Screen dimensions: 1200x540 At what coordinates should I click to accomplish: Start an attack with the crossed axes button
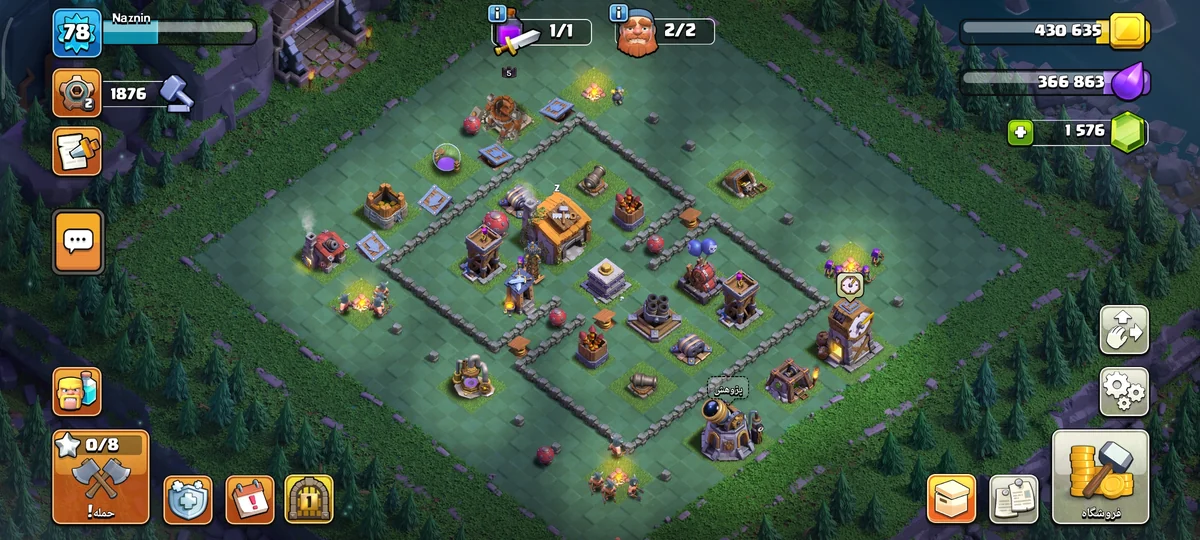101,477
